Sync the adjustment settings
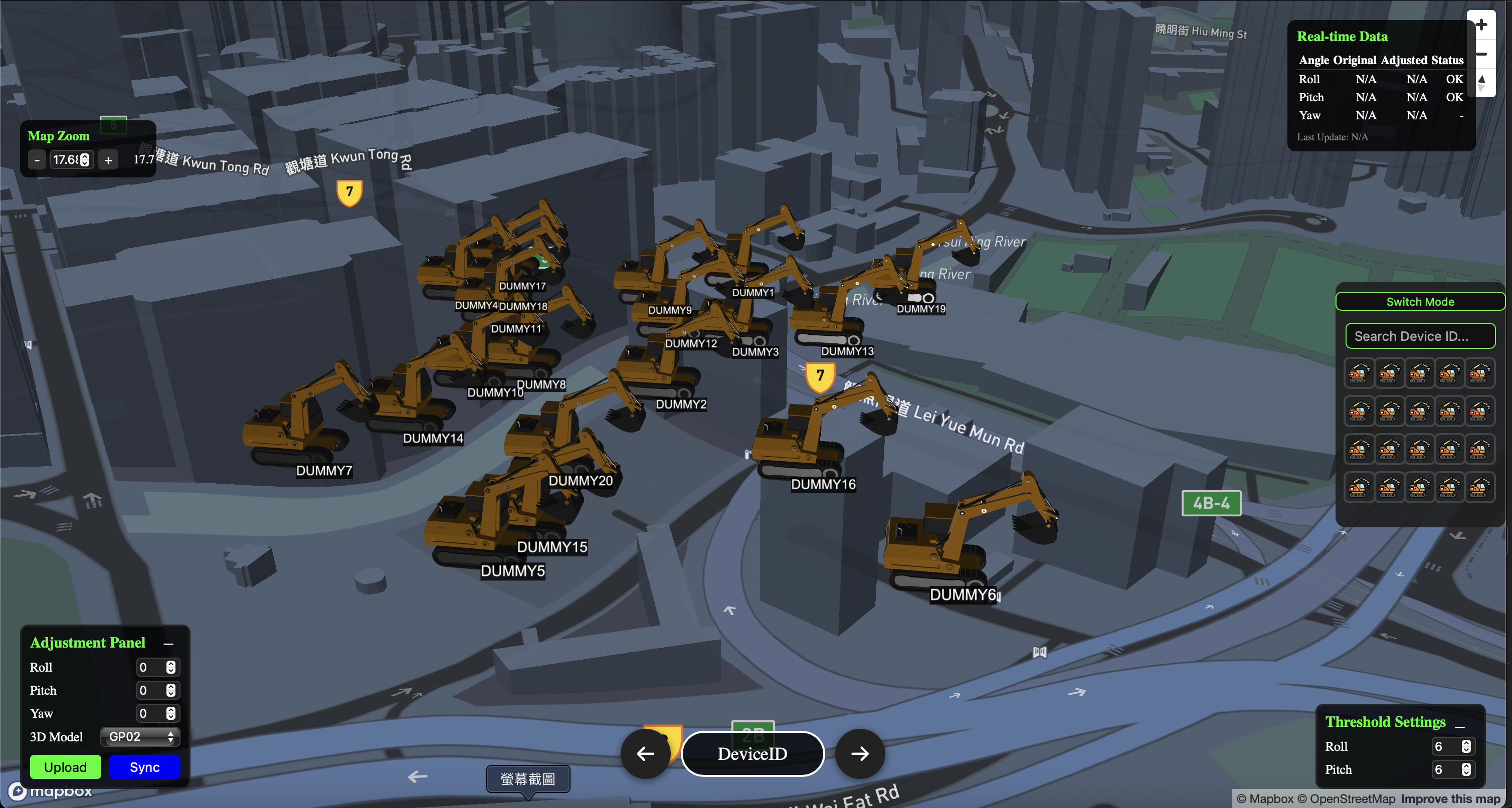The width and height of the screenshot is (1512, 808). (144, 767)
